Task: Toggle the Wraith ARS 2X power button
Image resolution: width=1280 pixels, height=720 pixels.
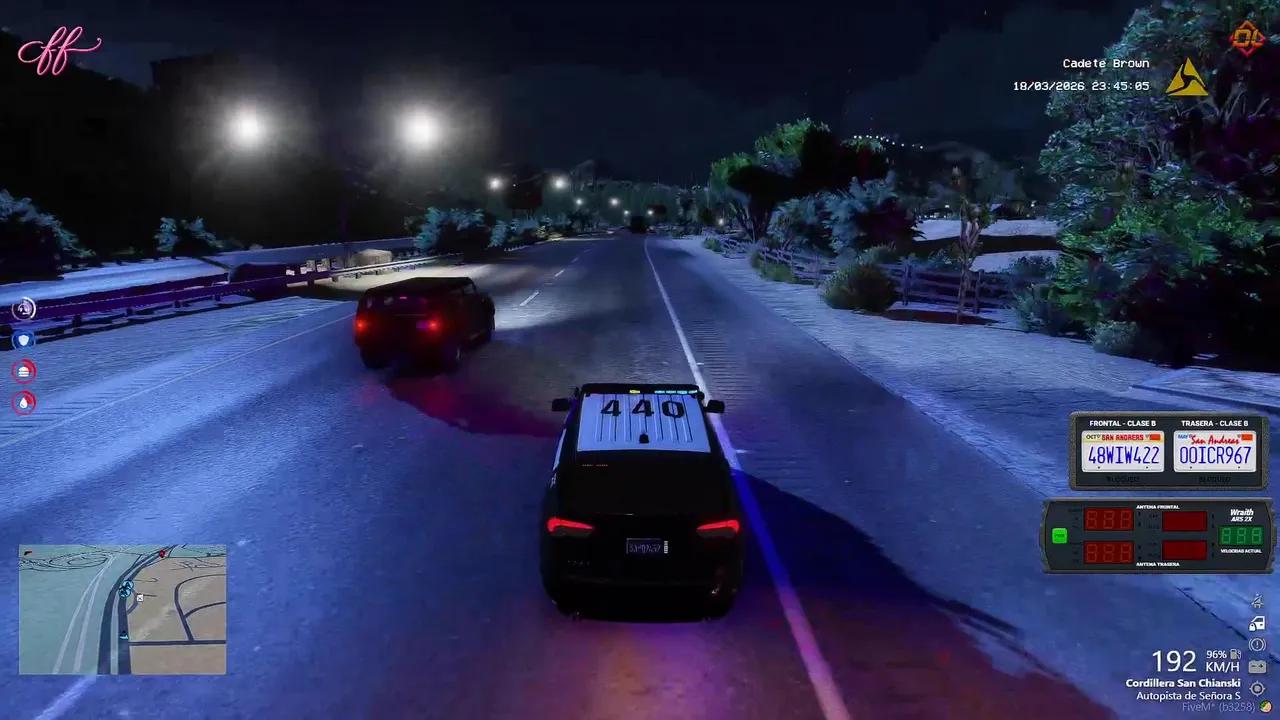Action: (x=1059, y=535)
